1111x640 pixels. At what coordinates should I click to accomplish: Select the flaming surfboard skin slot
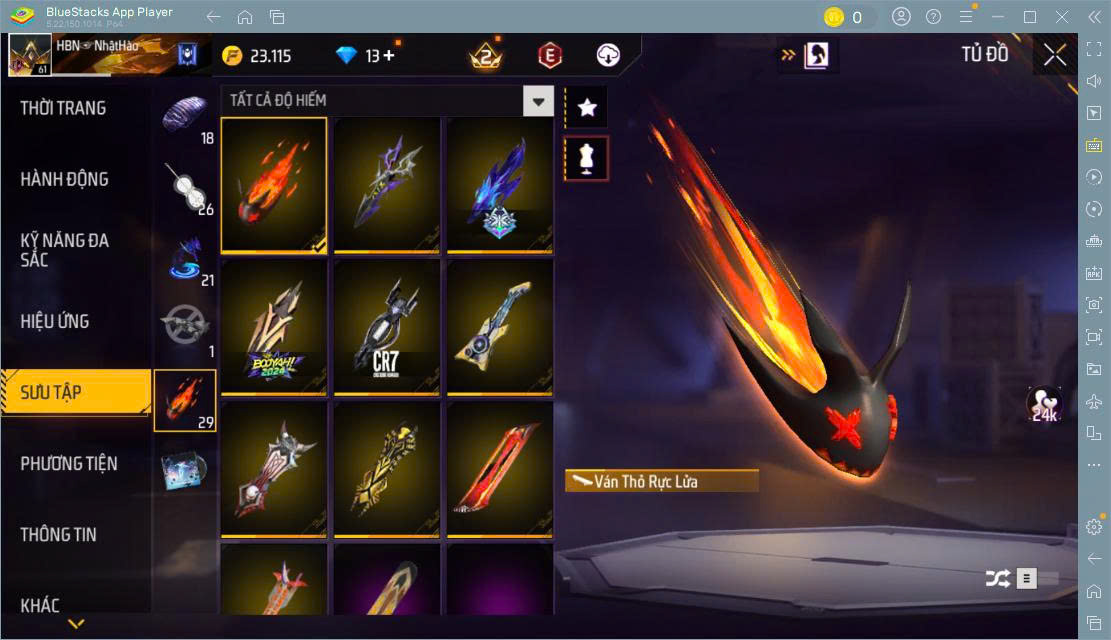pos(274,185)
